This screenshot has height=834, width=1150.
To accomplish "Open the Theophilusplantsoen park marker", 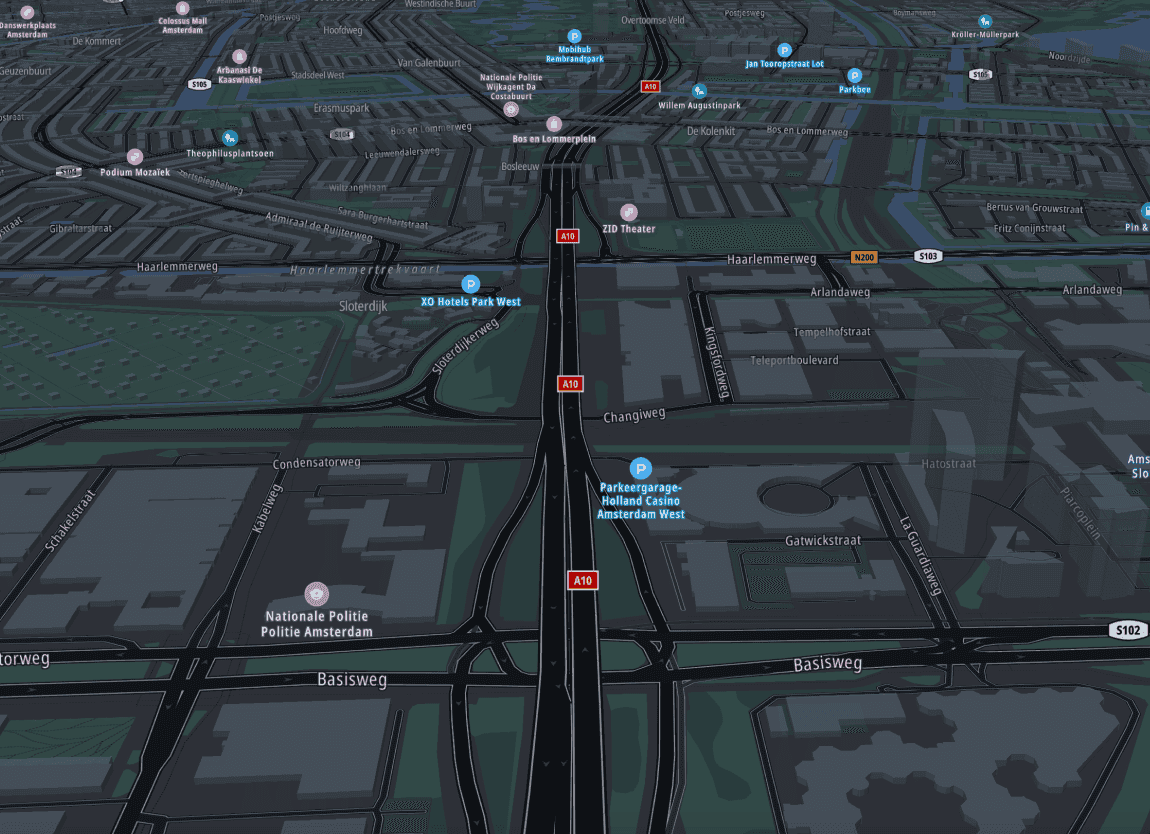I will [230, 138].
